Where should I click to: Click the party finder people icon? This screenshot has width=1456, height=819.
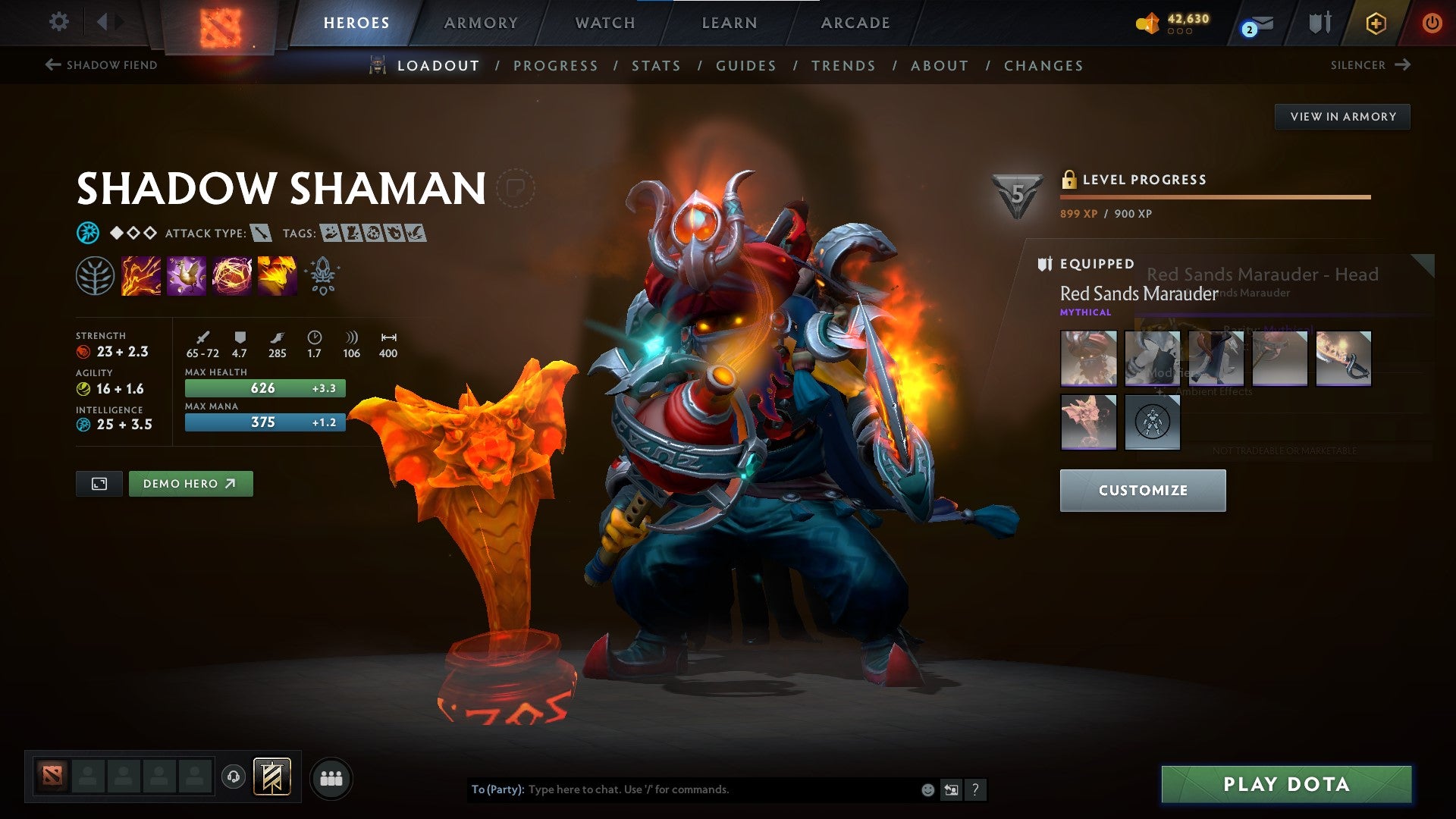[330, 777]
